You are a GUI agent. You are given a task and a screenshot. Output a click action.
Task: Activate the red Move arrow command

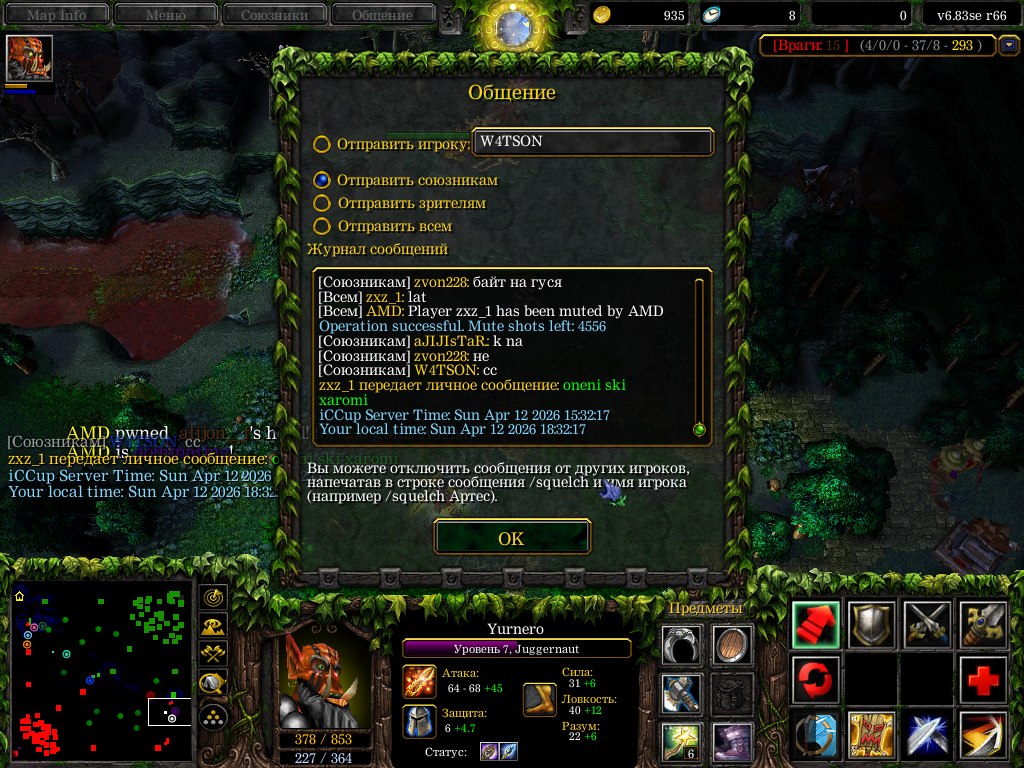pos(815,625)
